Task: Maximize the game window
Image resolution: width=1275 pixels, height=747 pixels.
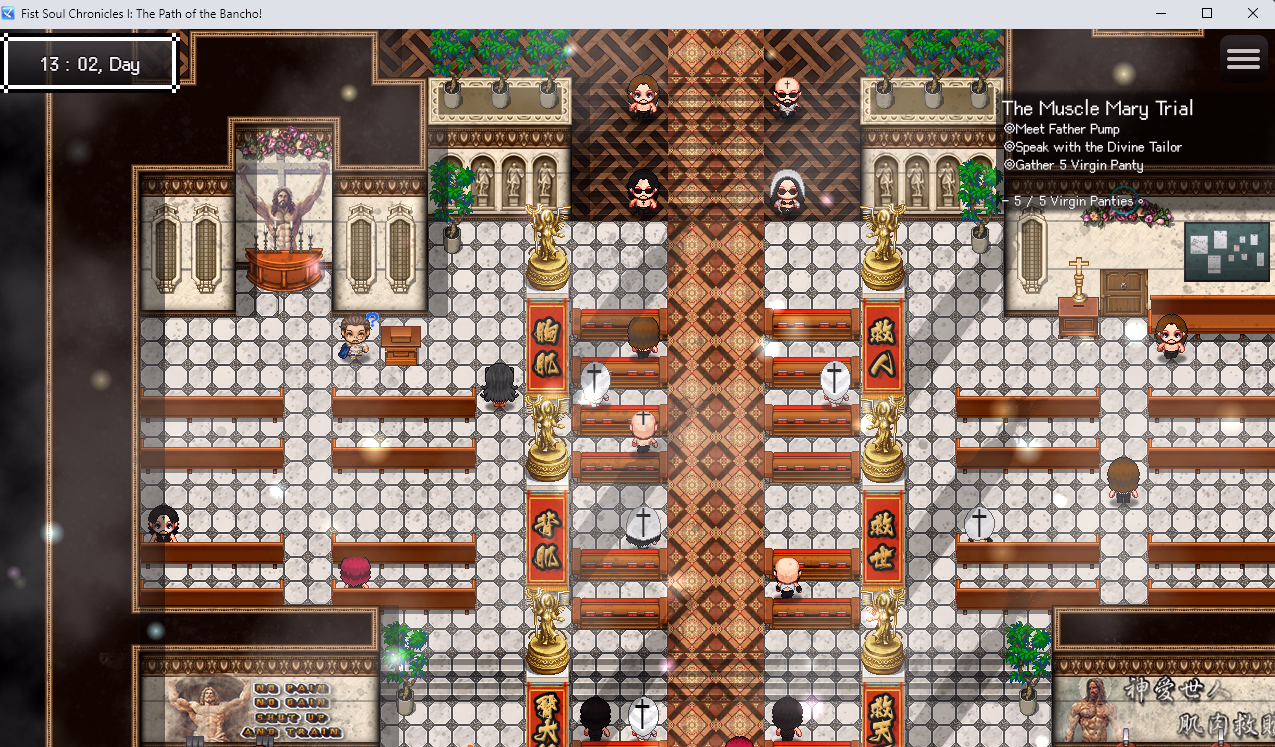Action: pyautogui.click(x=1206, y=13)
